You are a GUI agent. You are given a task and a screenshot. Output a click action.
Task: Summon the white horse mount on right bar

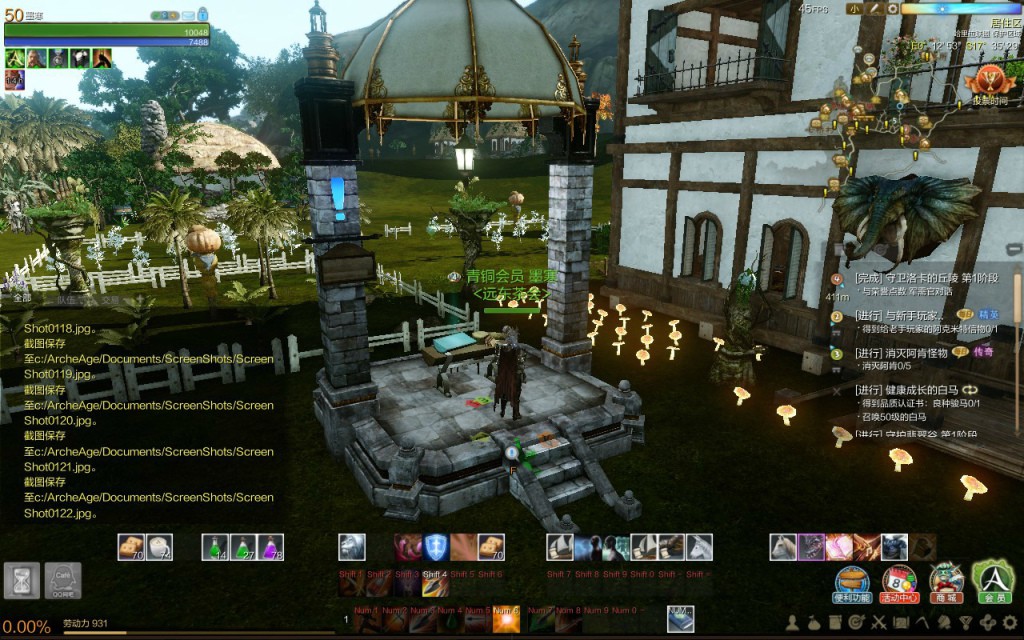(x=783, y=547)
